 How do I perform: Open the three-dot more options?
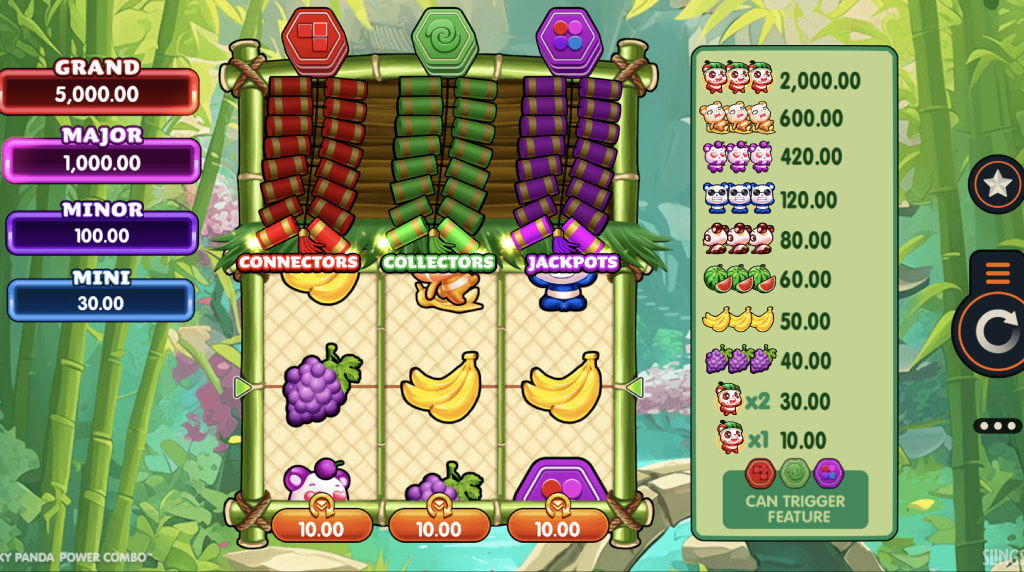(x=998, y=426)
